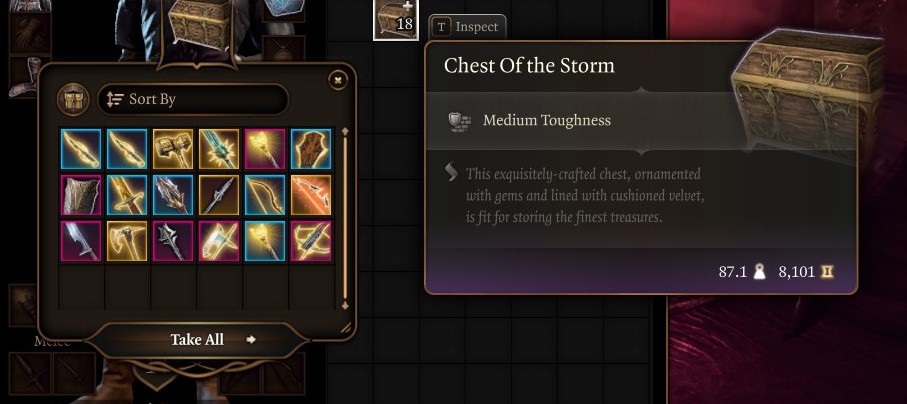This screenshot has height=404, width=907.
Task: Choose the spiked morningstar with pink border
Action: (172, 241)
